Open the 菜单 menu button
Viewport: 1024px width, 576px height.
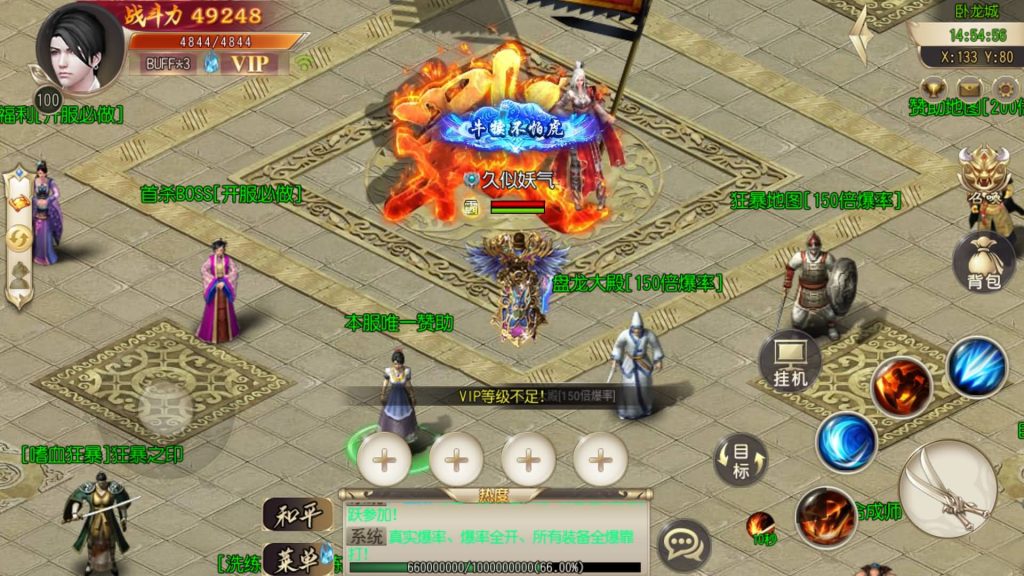pos(297,556)
